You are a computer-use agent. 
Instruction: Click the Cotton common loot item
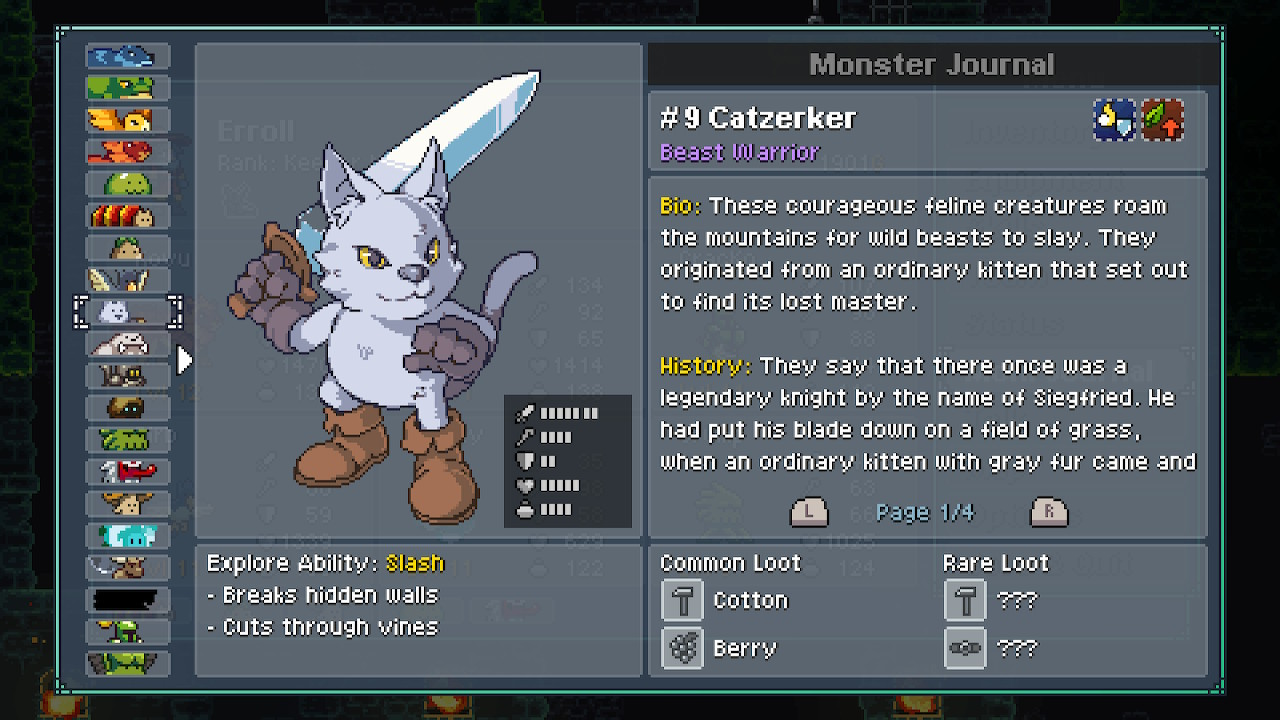pyautogui.click(x=684, y=601)
